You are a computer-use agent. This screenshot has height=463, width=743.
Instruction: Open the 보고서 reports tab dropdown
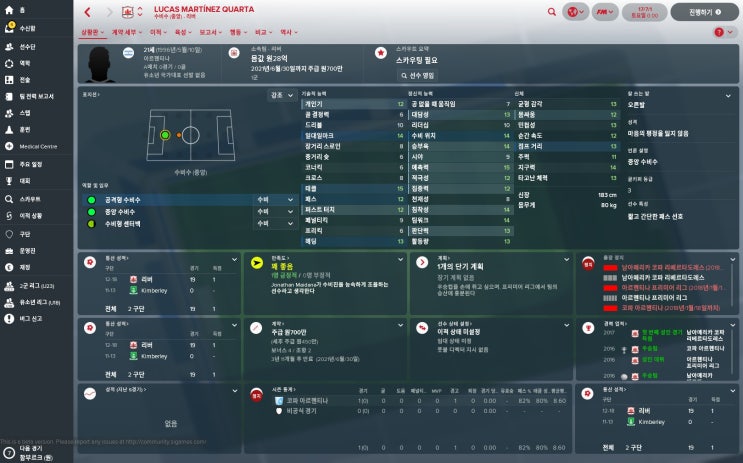209,32
